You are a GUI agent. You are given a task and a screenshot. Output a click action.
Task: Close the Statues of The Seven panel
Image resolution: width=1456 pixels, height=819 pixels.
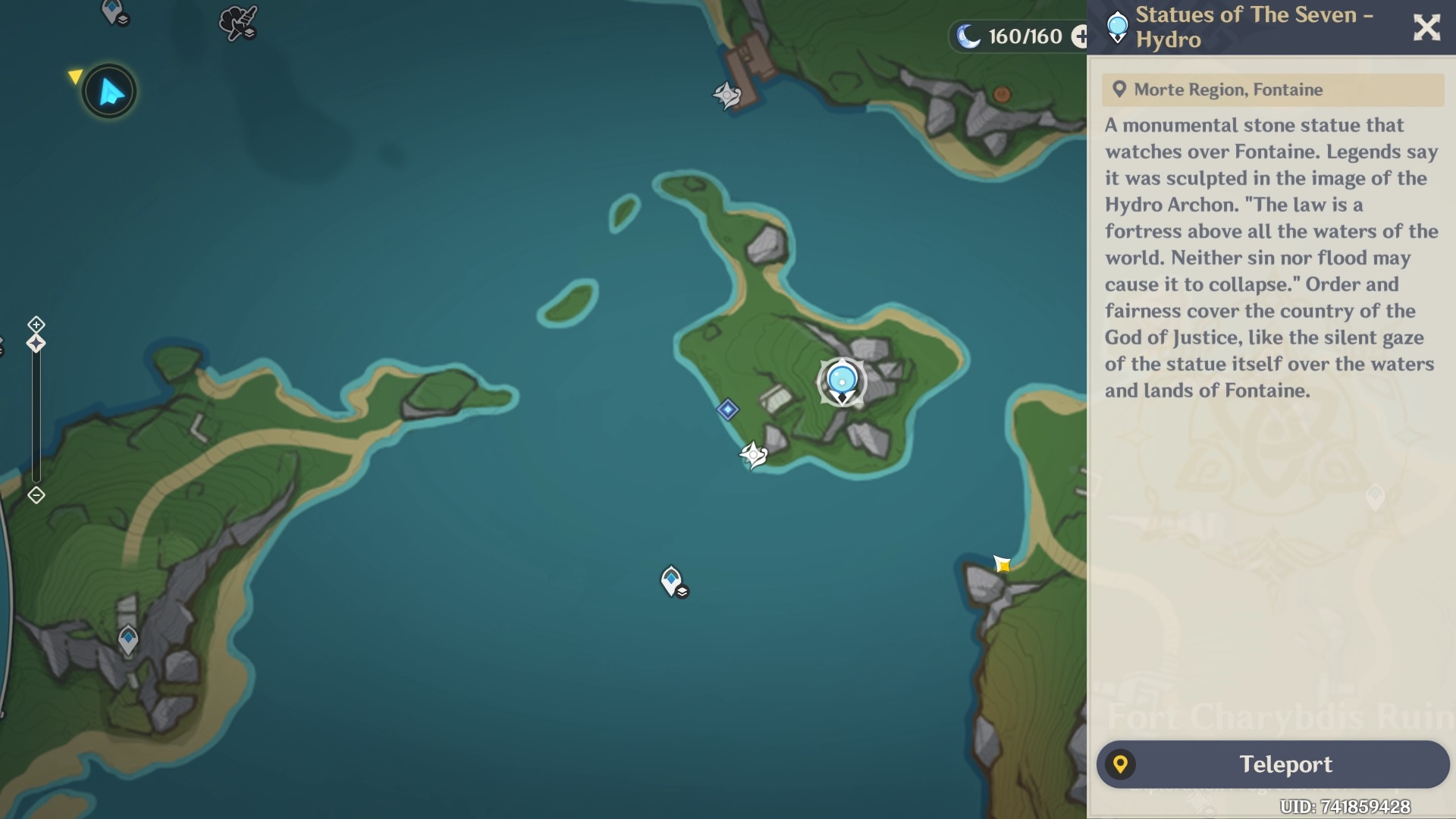coord(1426,28)
